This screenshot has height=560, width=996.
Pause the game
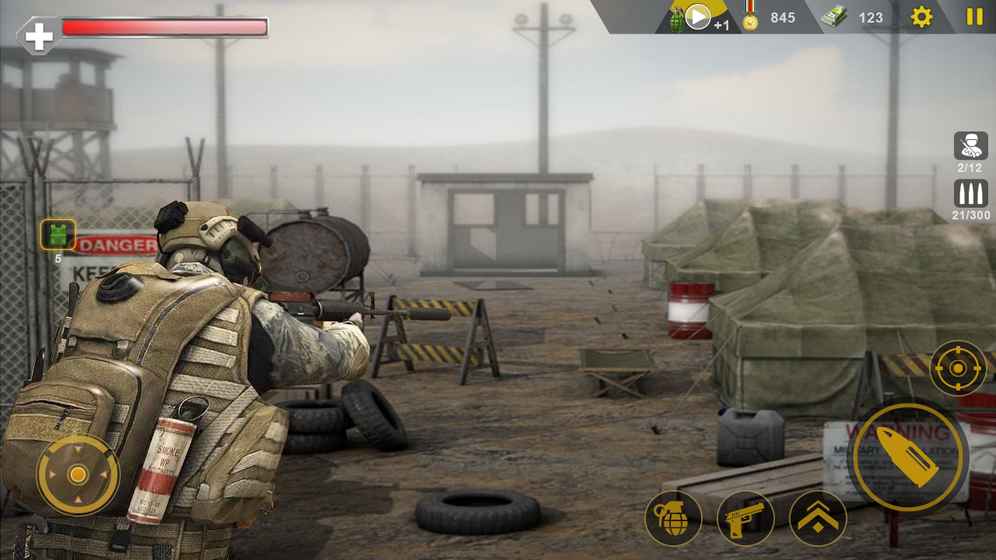click(974, 17)
